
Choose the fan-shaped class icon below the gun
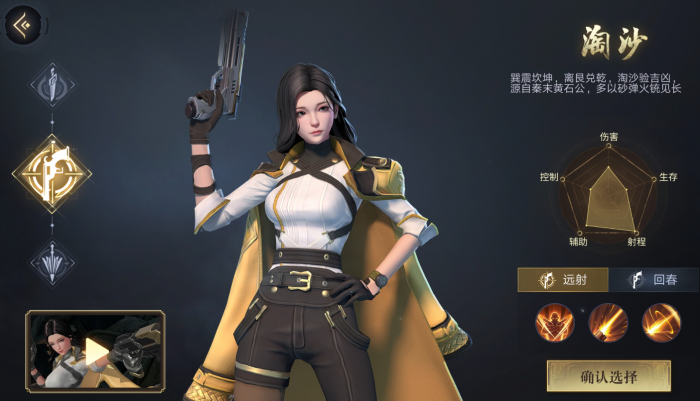click(x=51, y=262)
